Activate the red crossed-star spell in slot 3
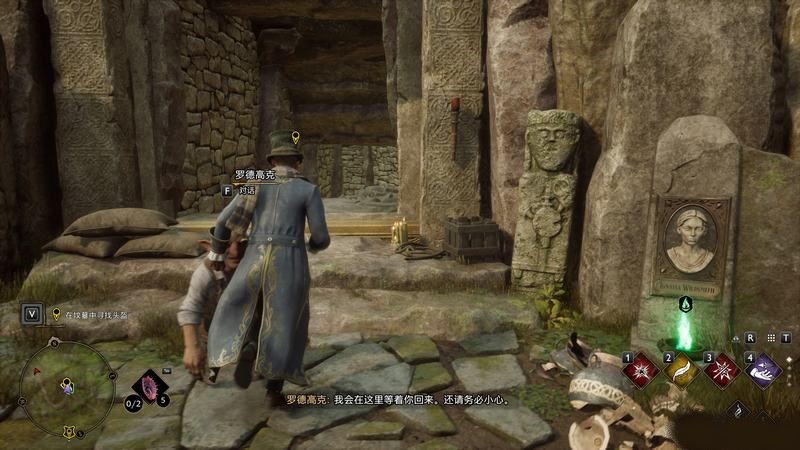 (721, 370)
